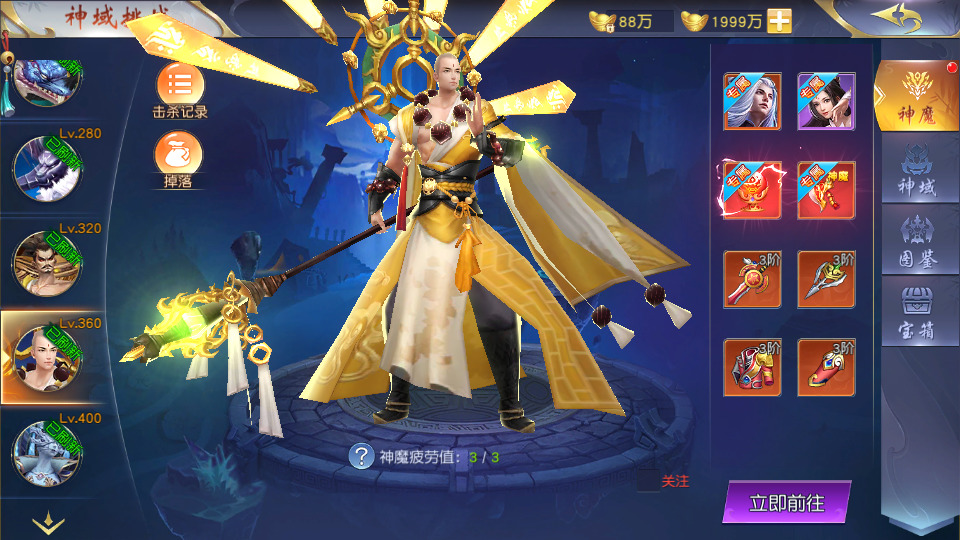
Task: Go to the boss with 立即前往
Action: (786, 503)
